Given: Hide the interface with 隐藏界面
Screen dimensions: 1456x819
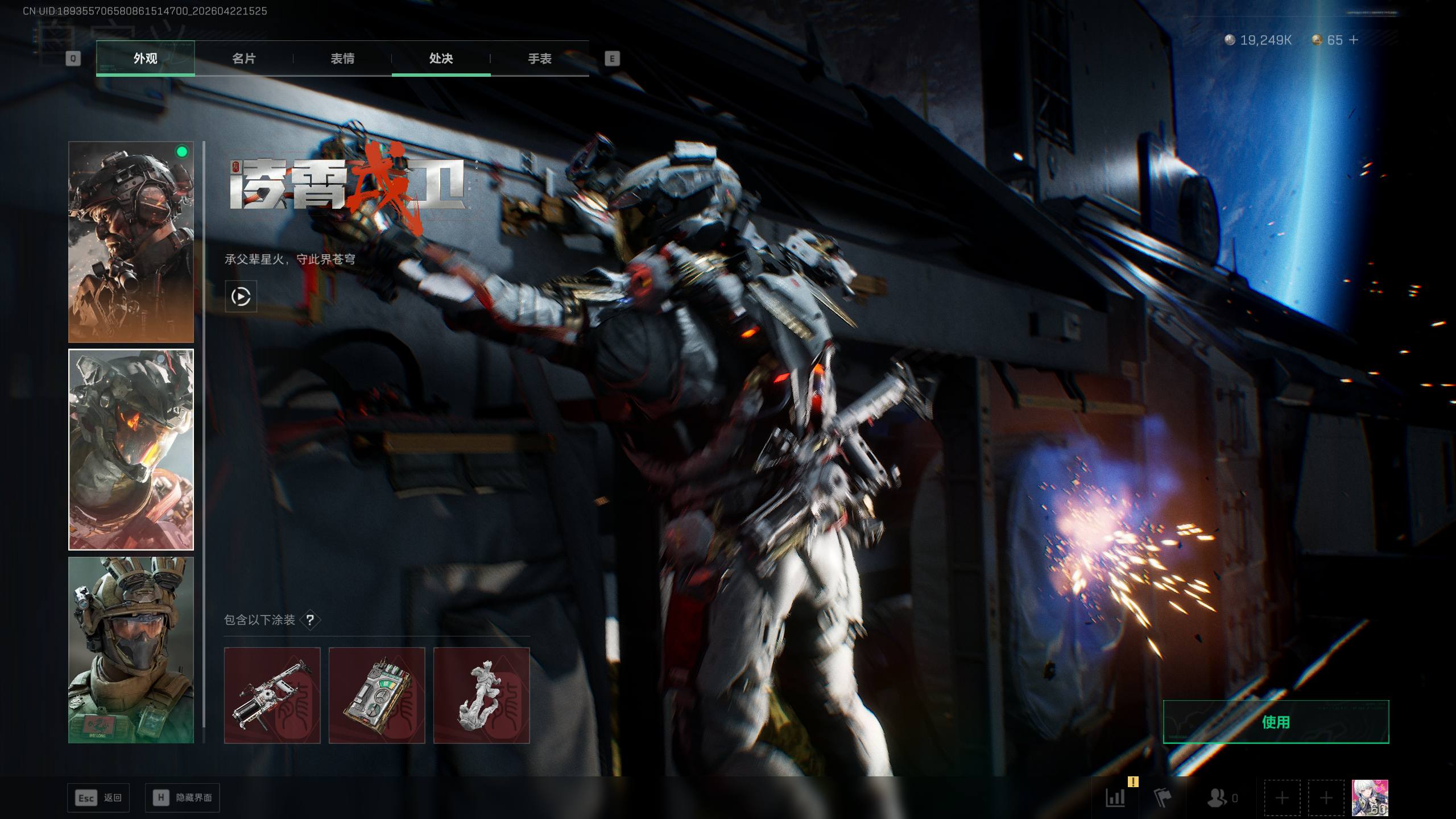Looking at the screenshot, I should [182, 798].
